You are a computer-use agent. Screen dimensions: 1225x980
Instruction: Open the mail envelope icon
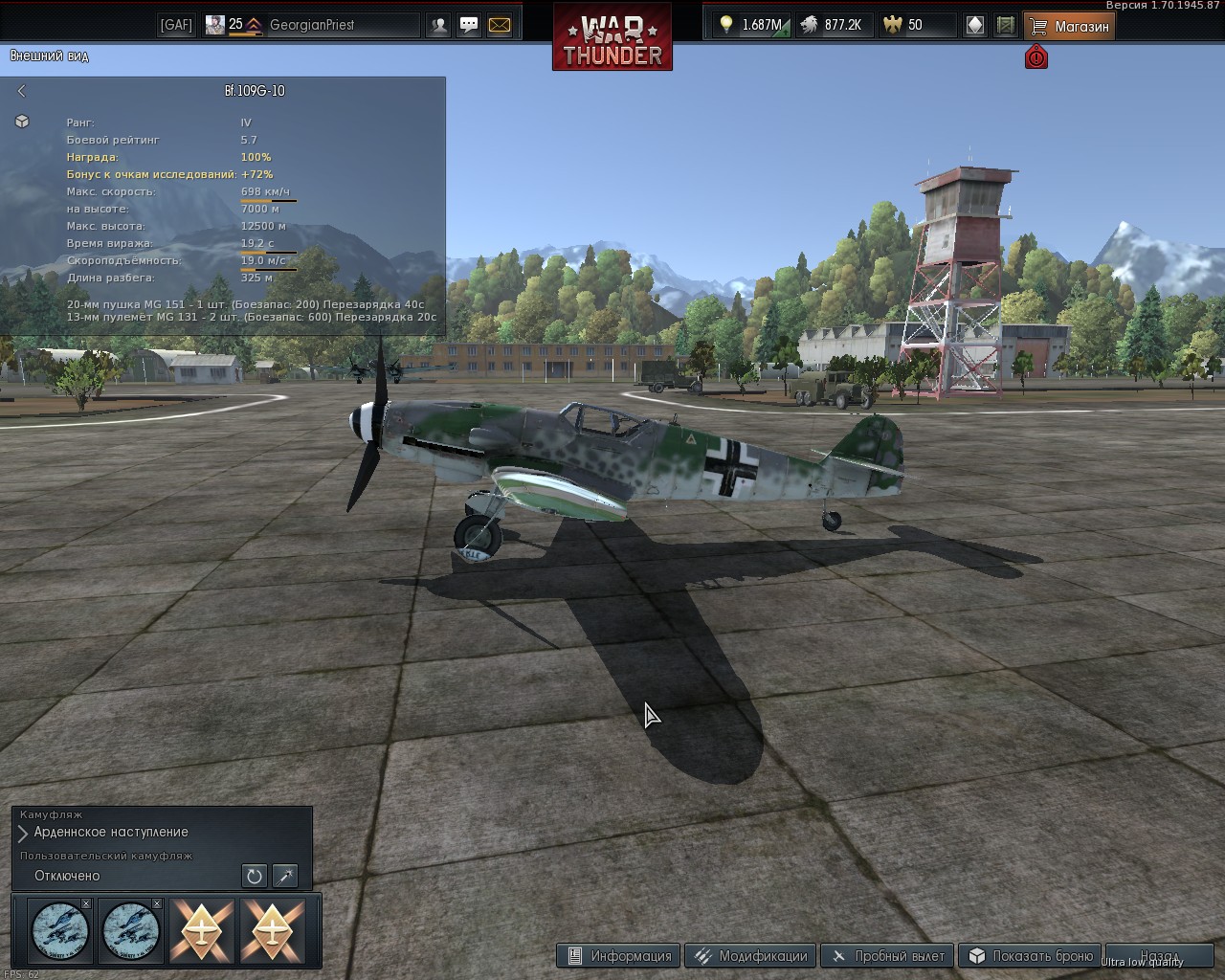pyautogui.click(x=500, y=25)
